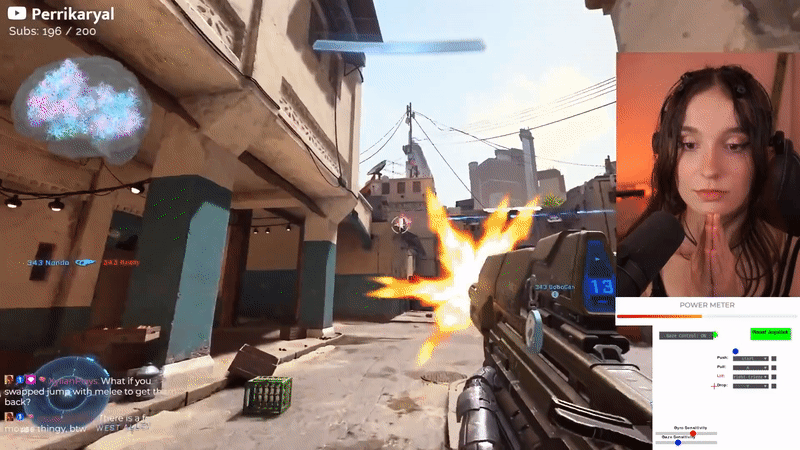Click the Gaze Sensitivity slider handle

click(x=678, y=442)
